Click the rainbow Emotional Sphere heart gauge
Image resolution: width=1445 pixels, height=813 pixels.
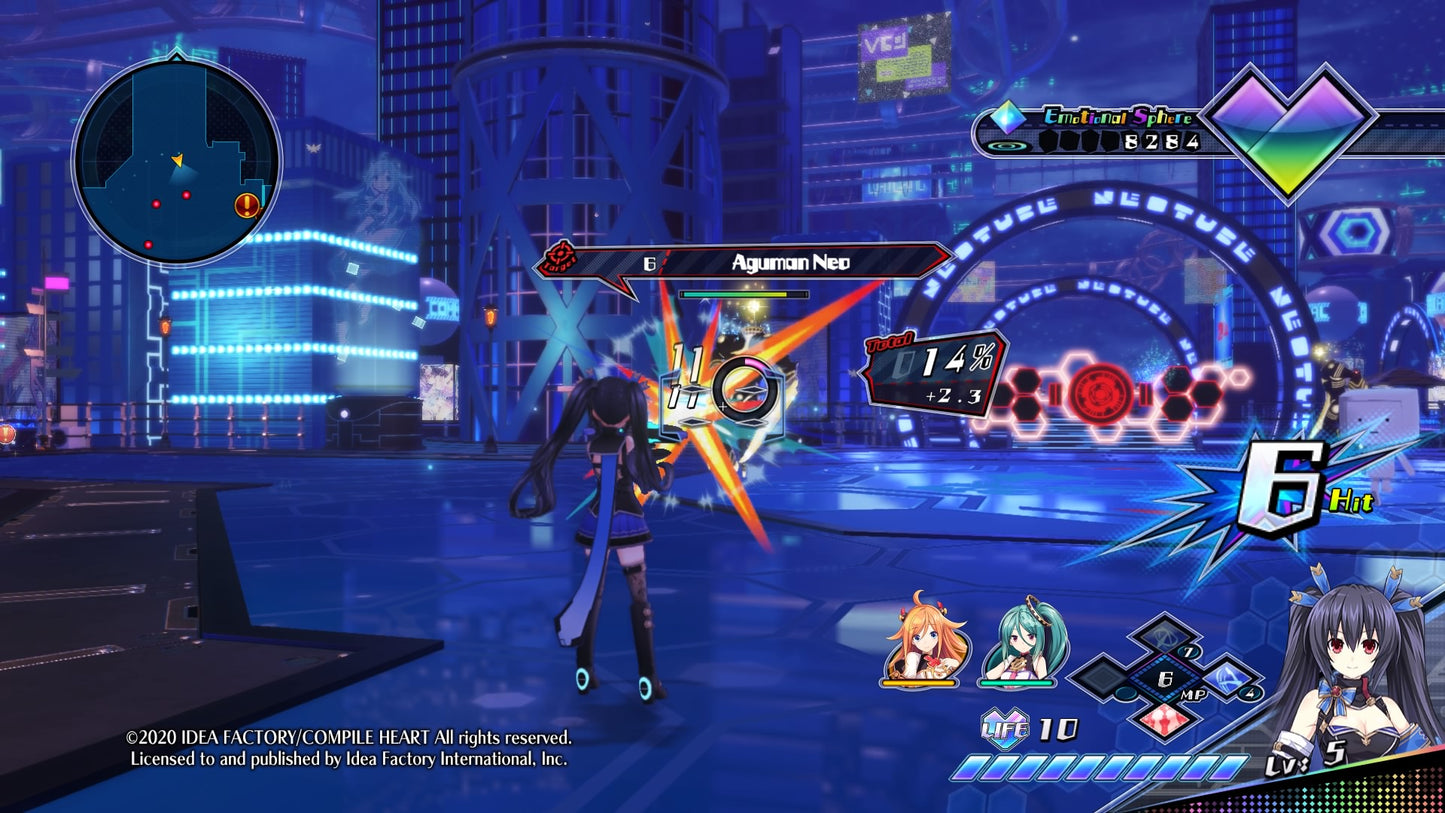[x=1288, y=128]
